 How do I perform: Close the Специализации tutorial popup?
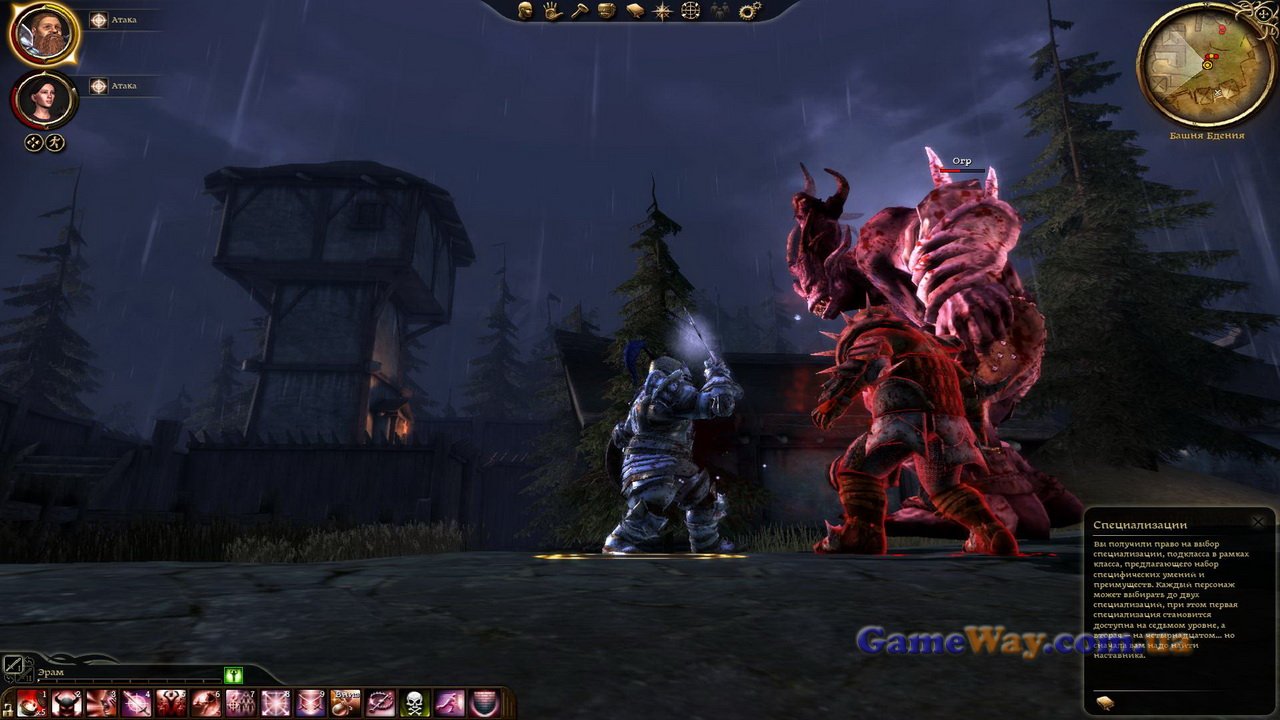coord(1258,521)
